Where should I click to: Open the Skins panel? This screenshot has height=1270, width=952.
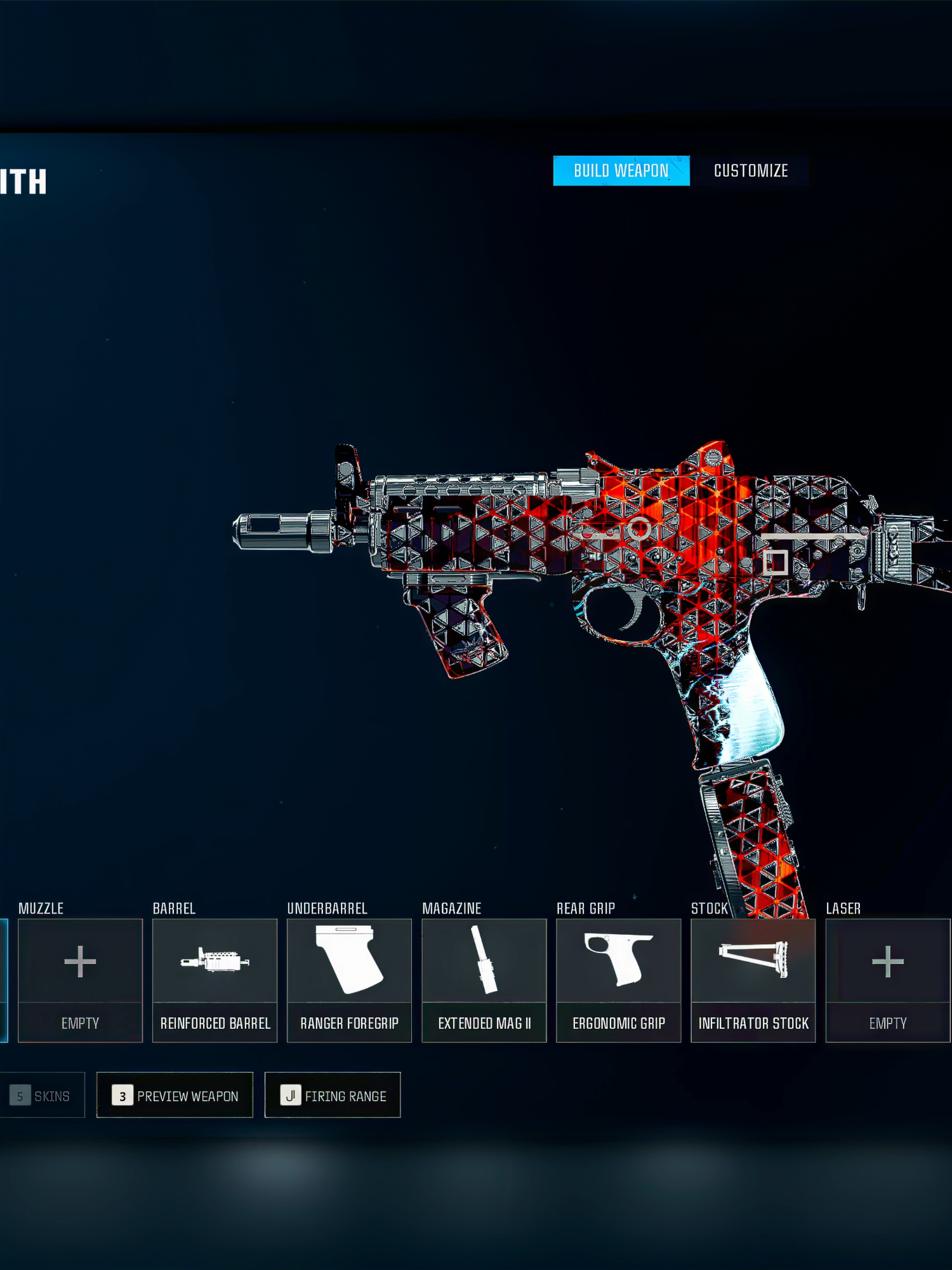point(43,1095)
